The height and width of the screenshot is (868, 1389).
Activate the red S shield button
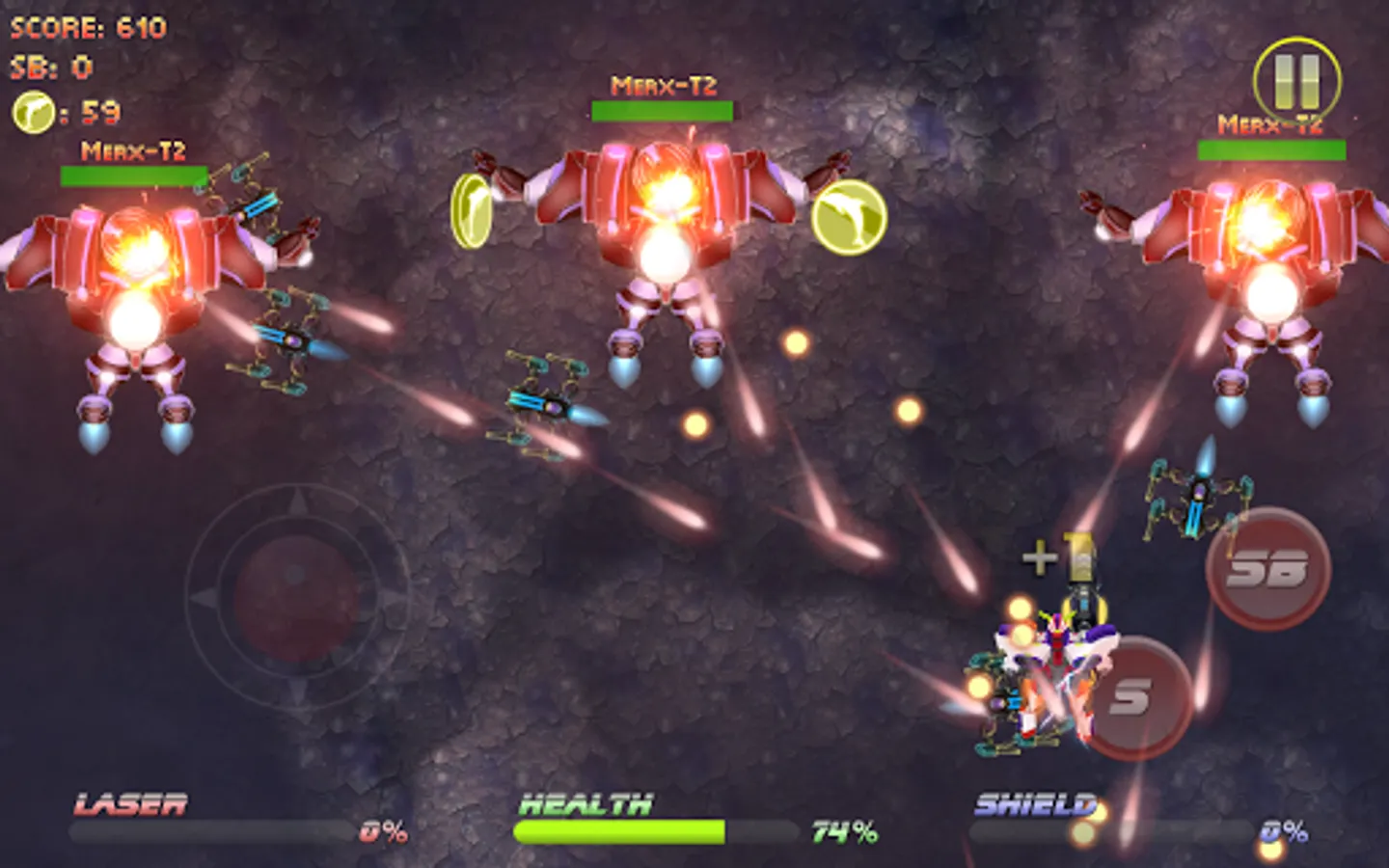pyautogui.click(x=1131, y=697)
